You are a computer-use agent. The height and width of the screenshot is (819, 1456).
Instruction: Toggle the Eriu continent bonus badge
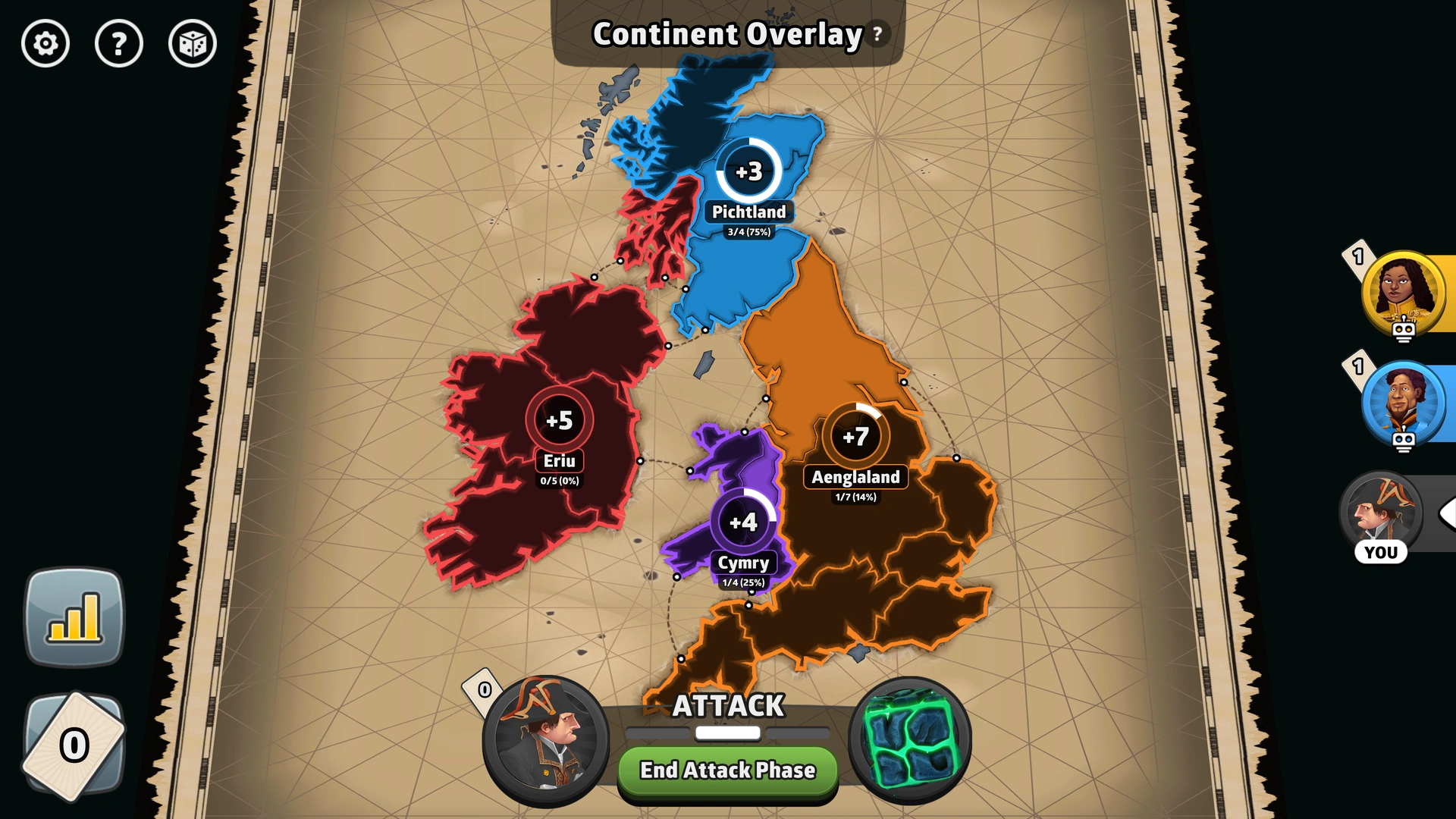[560, 418]
